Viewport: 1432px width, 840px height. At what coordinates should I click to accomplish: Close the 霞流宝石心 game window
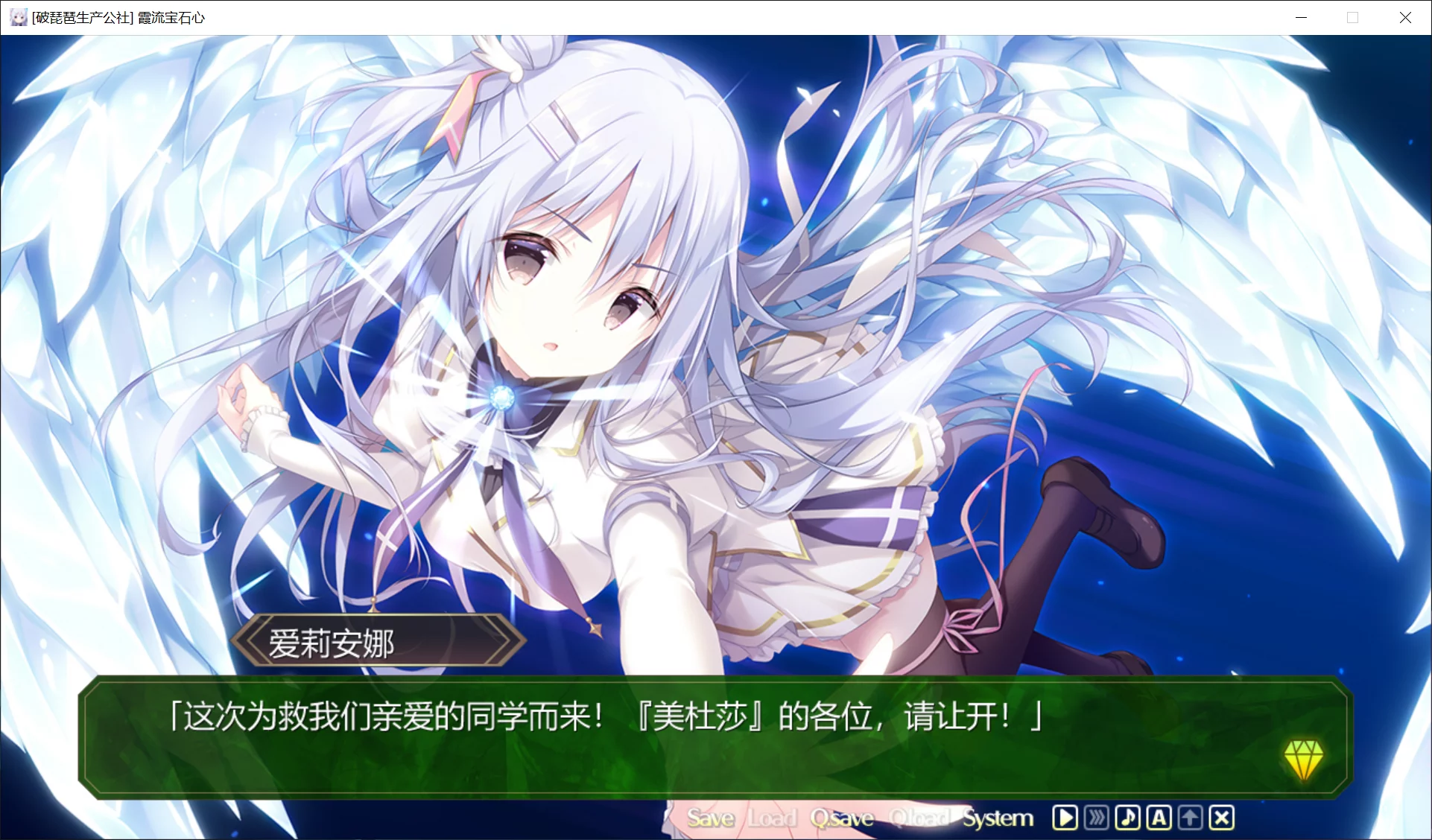(1406, 16)
